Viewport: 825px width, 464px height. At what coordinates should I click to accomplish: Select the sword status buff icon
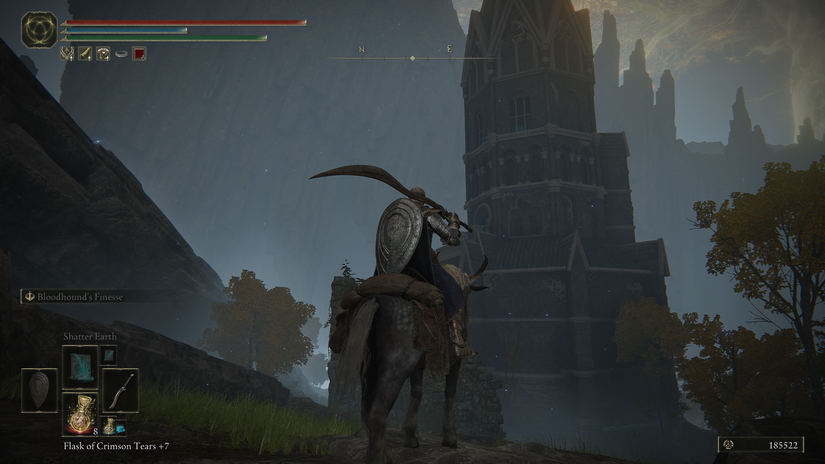click(85, 53)
